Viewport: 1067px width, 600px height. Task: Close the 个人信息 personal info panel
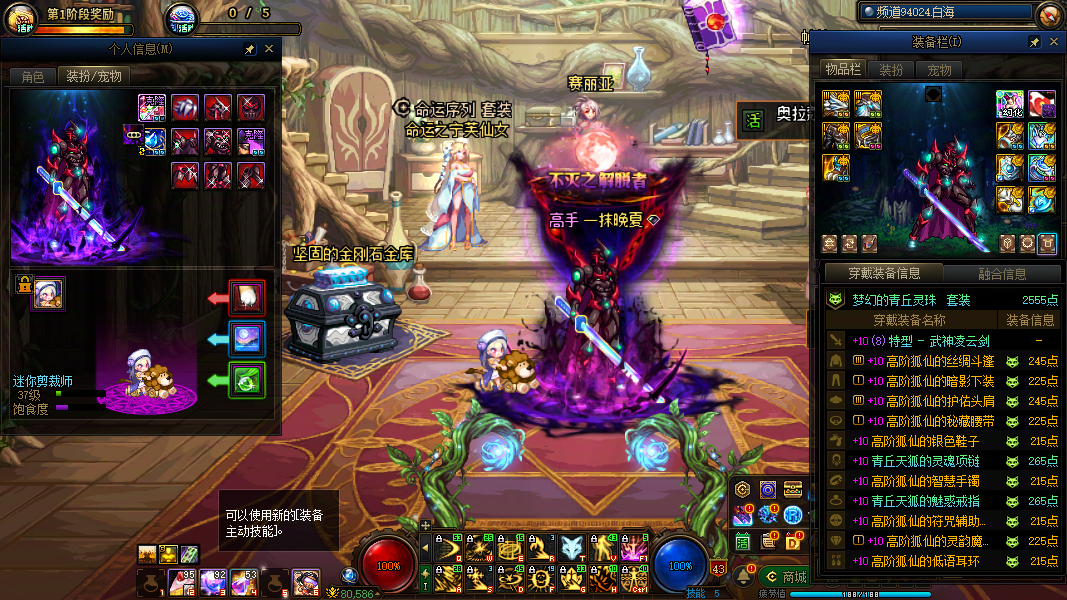269,48
